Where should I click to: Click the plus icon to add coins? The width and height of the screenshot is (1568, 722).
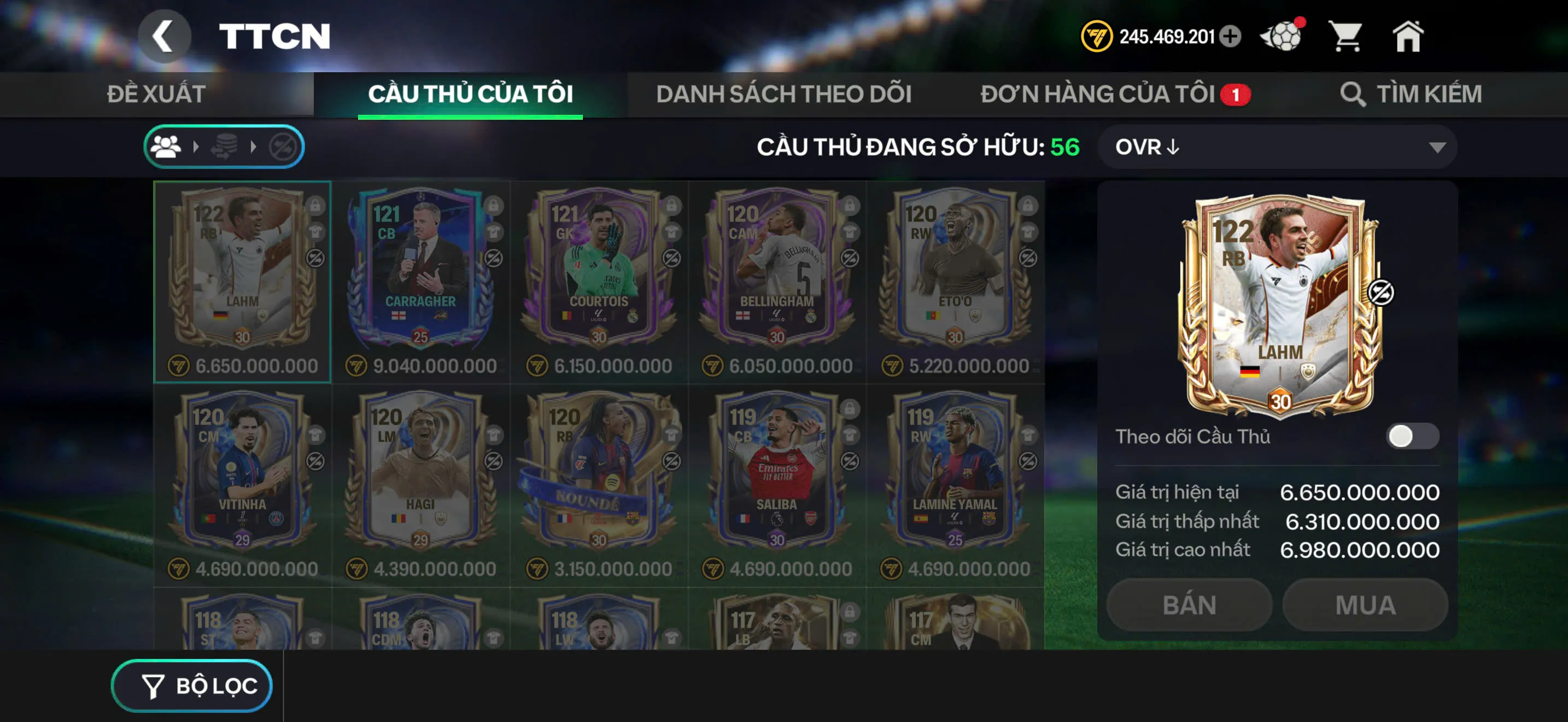pos(1230,37)
